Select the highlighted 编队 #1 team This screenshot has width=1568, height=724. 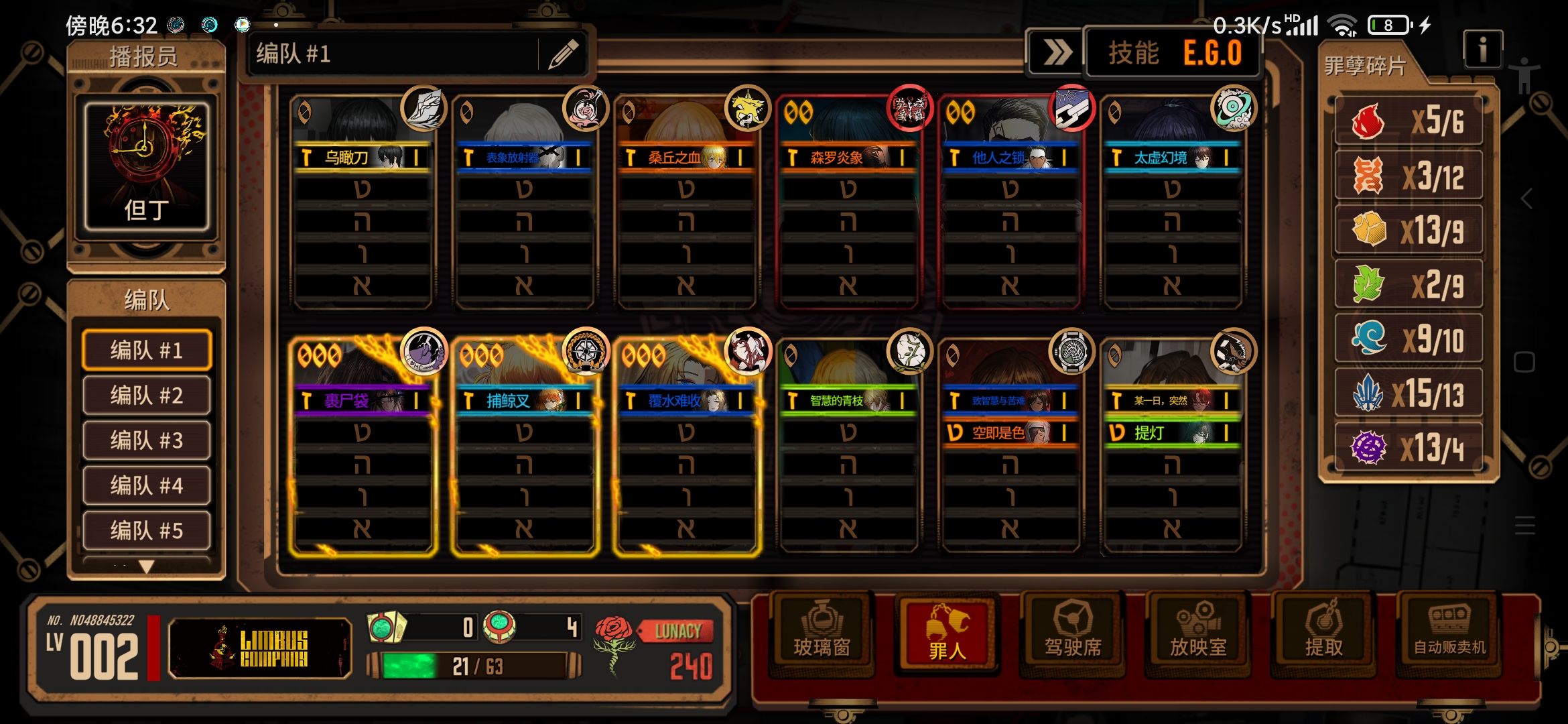pyautogui.click(x=146, y=350)
